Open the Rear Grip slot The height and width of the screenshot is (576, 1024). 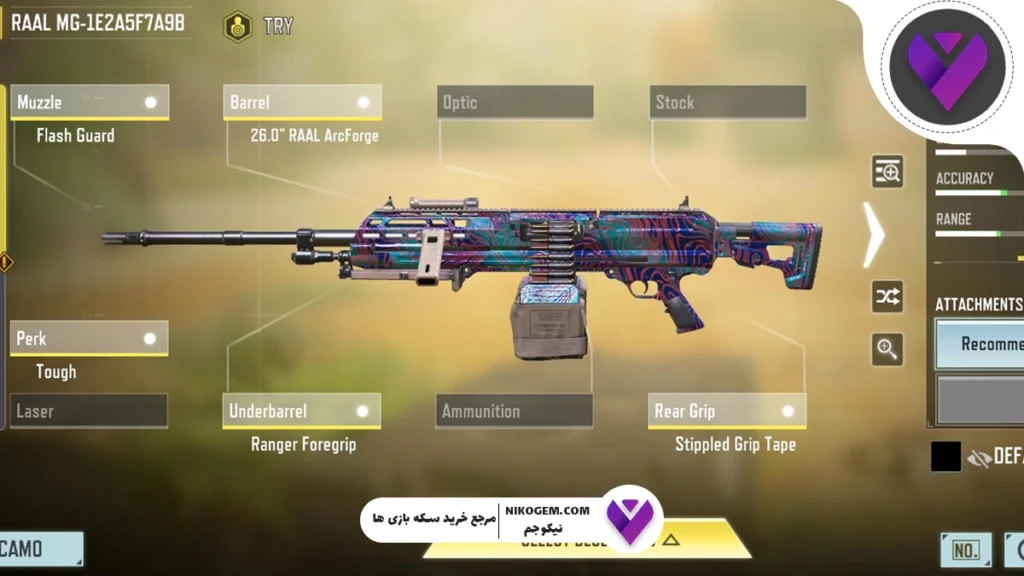(x=727, y=411)
